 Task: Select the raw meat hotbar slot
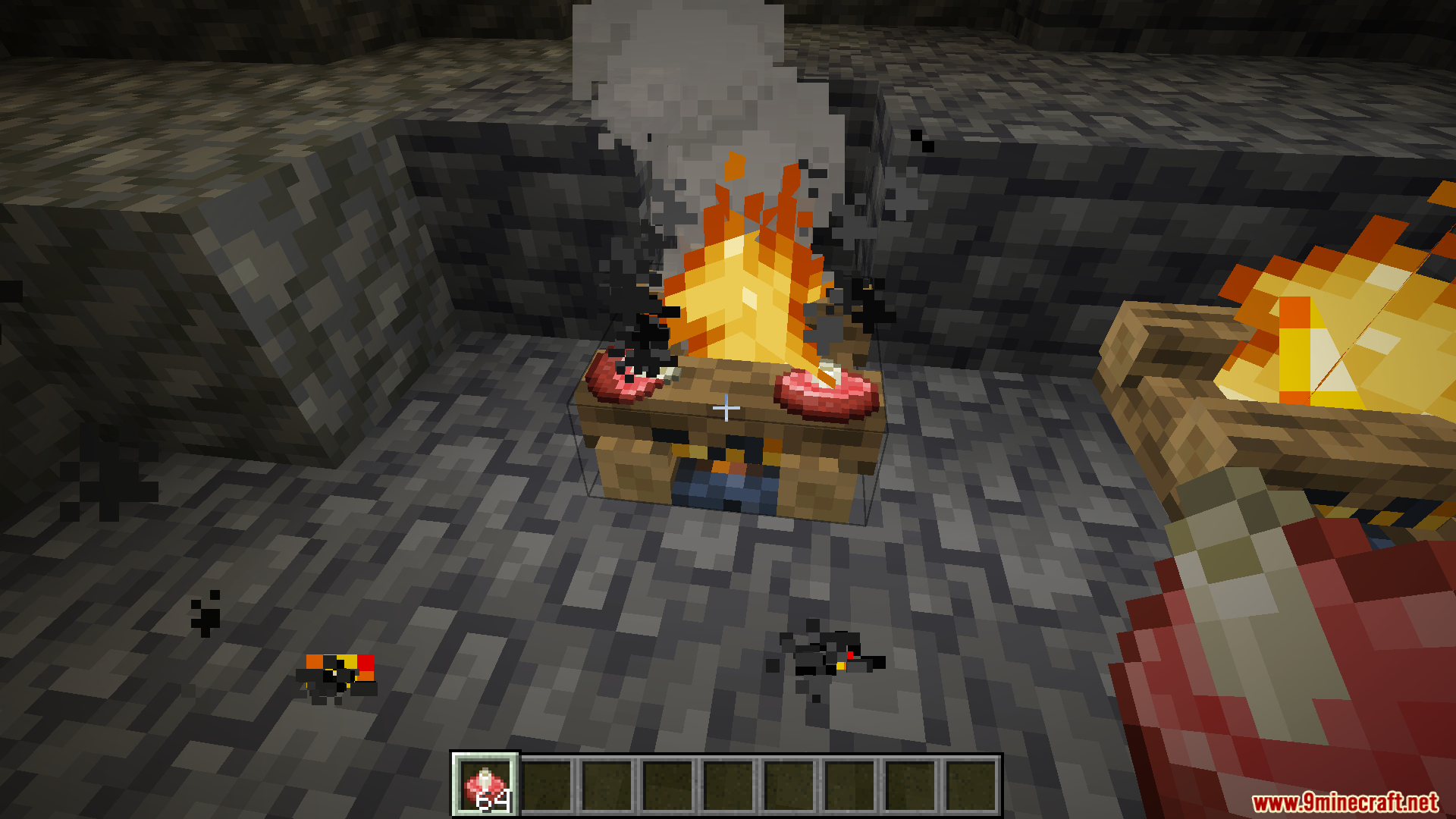[x=485, y=785]
